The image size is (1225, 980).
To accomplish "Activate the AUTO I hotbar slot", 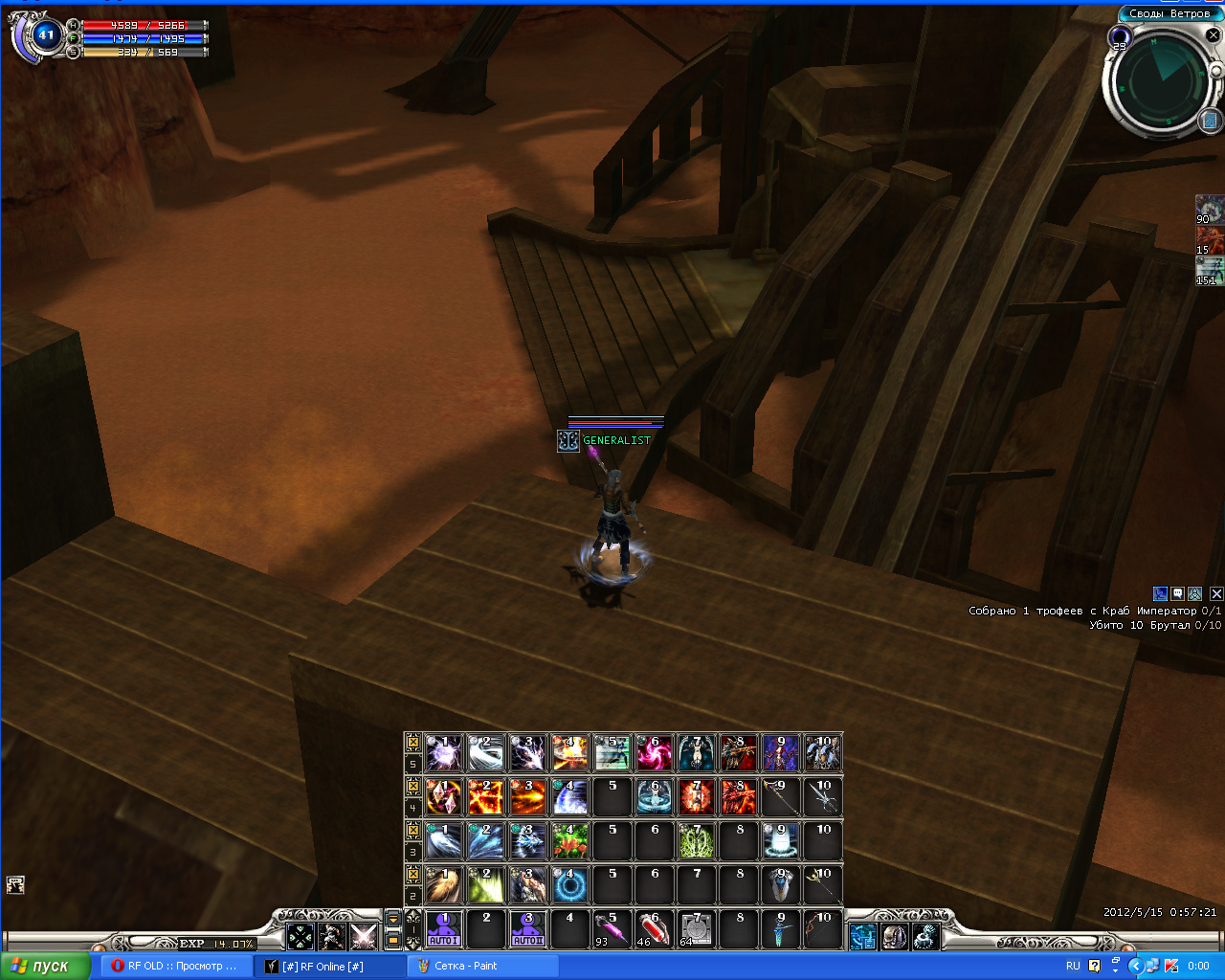I will [x=443, y=928].
